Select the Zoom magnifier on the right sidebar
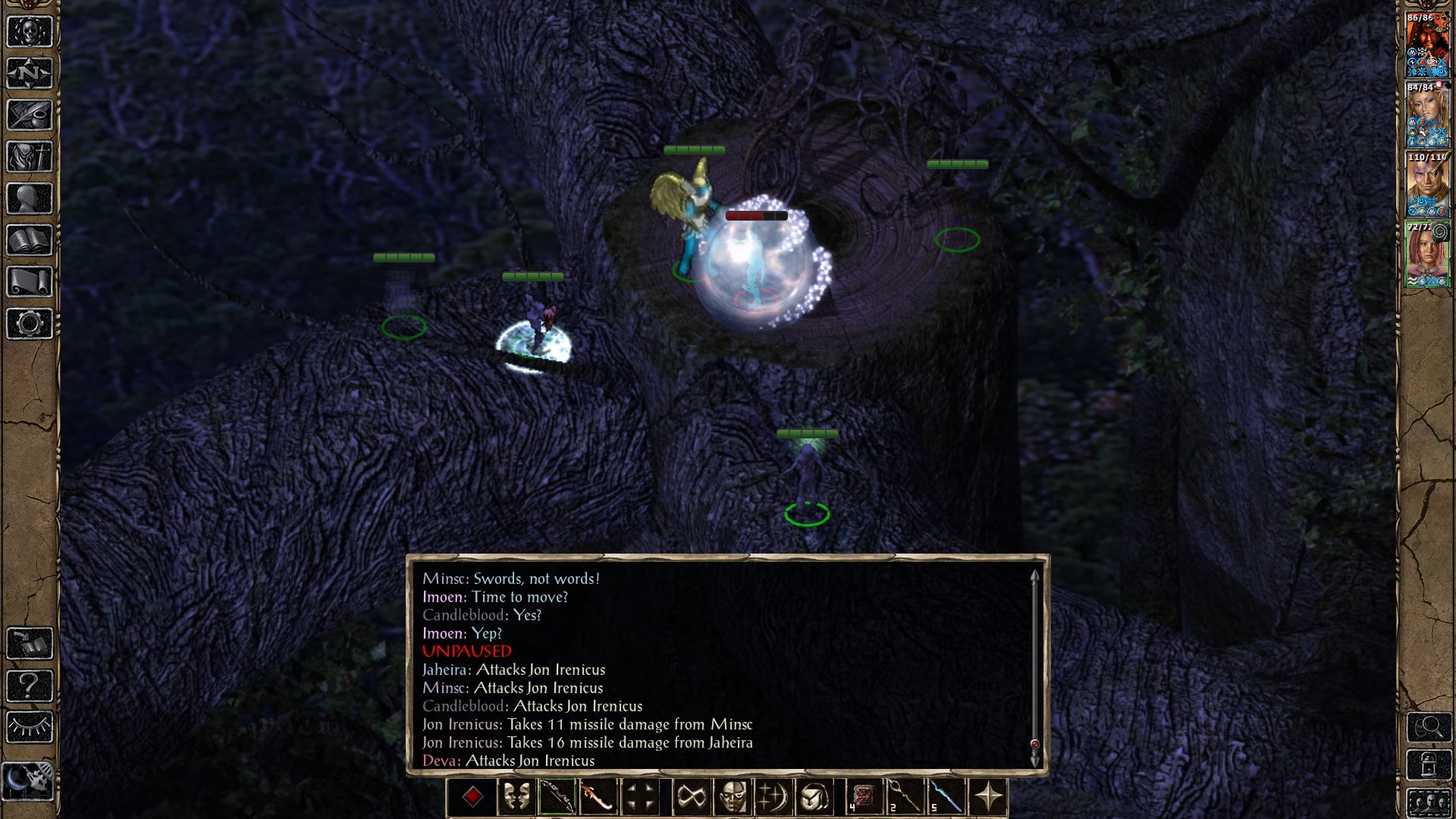 1429,726
